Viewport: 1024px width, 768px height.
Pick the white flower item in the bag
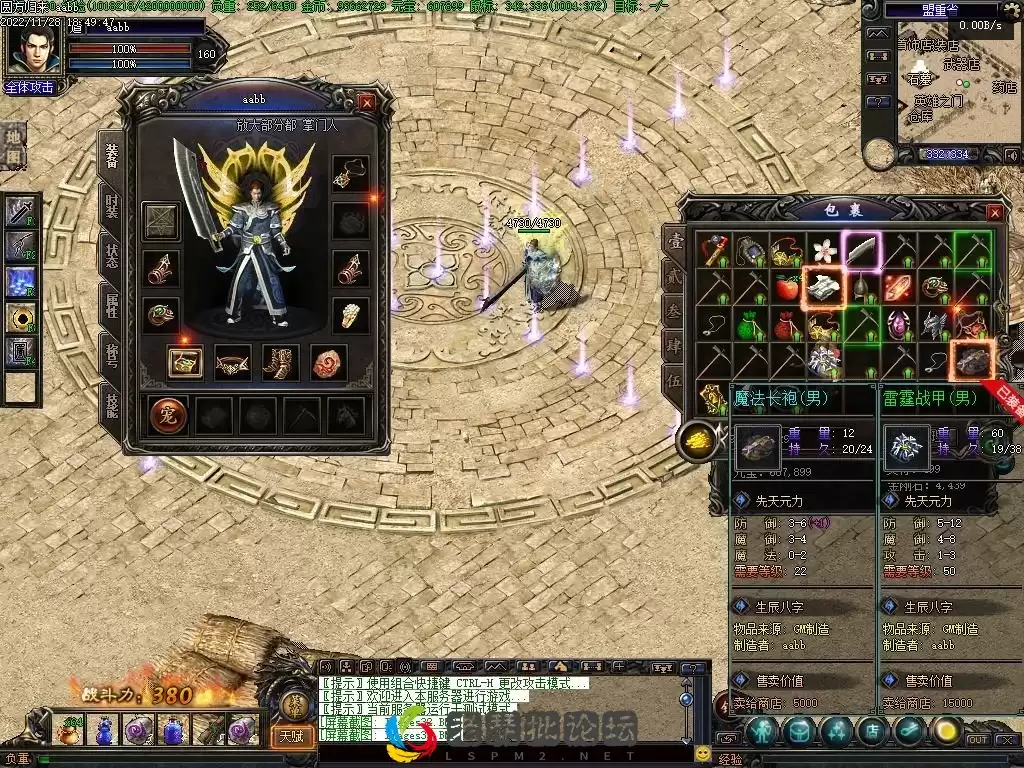824,250
